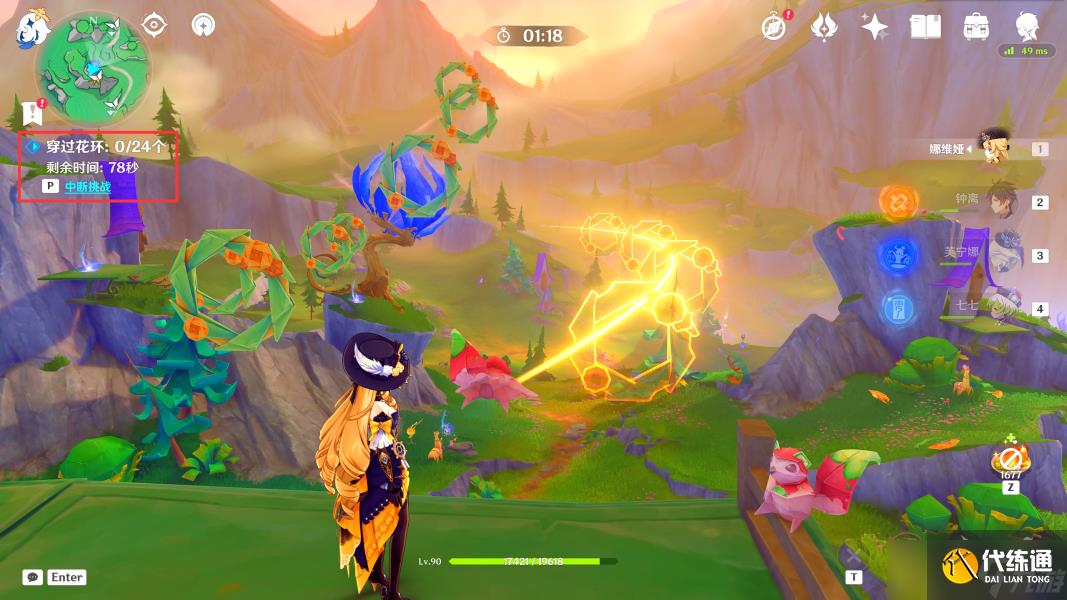This screenshot has height=600, width=1067.
Task: Open the quest log bookmark icon
Action: click(31, 111)
